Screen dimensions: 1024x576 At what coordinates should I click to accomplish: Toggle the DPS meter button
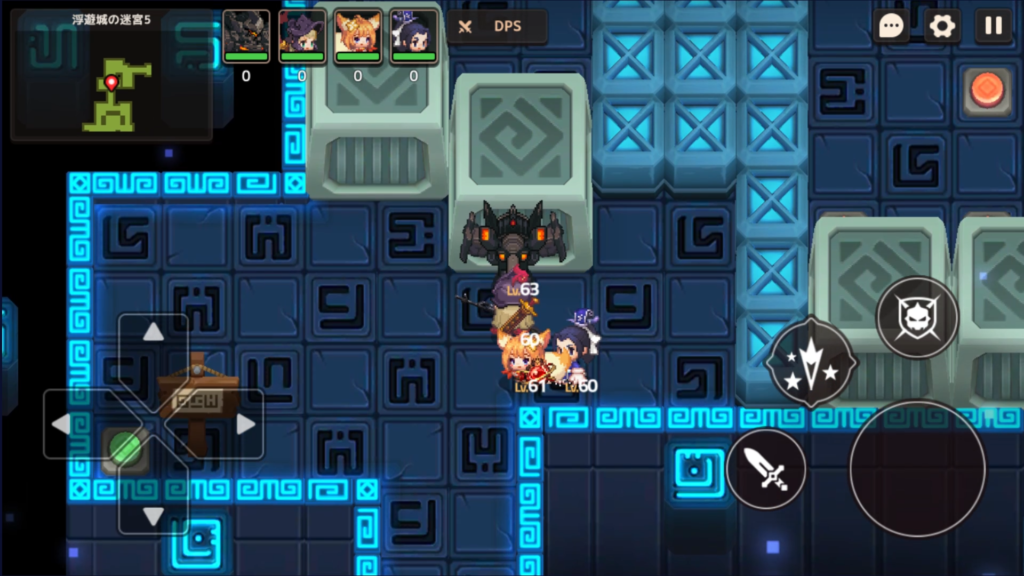pos(497,27)
